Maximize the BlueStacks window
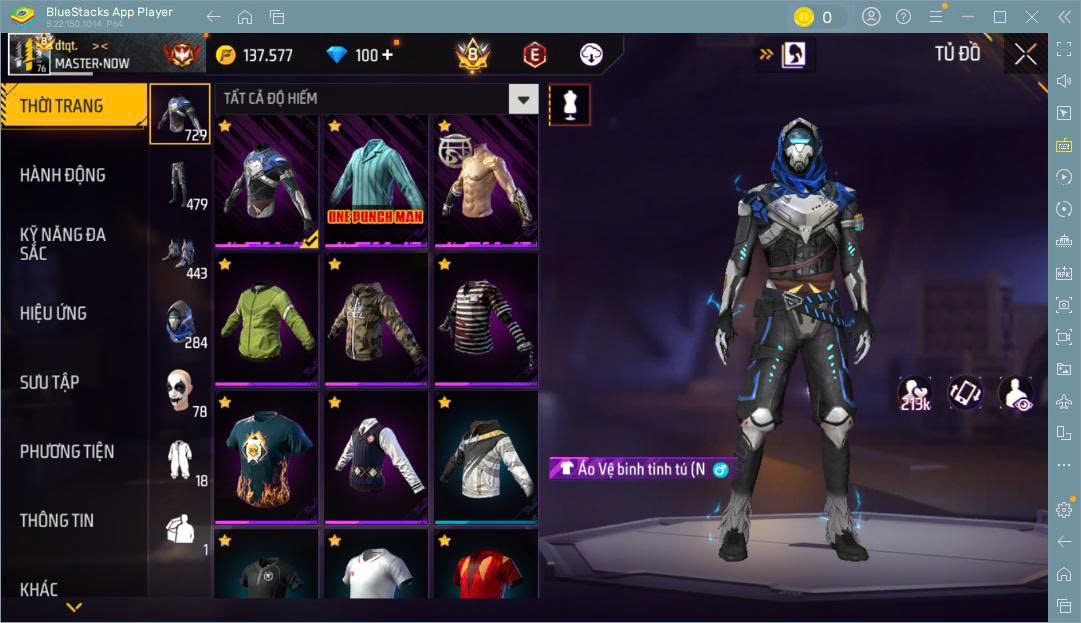 pyautogui.click(x=999, y=17)
